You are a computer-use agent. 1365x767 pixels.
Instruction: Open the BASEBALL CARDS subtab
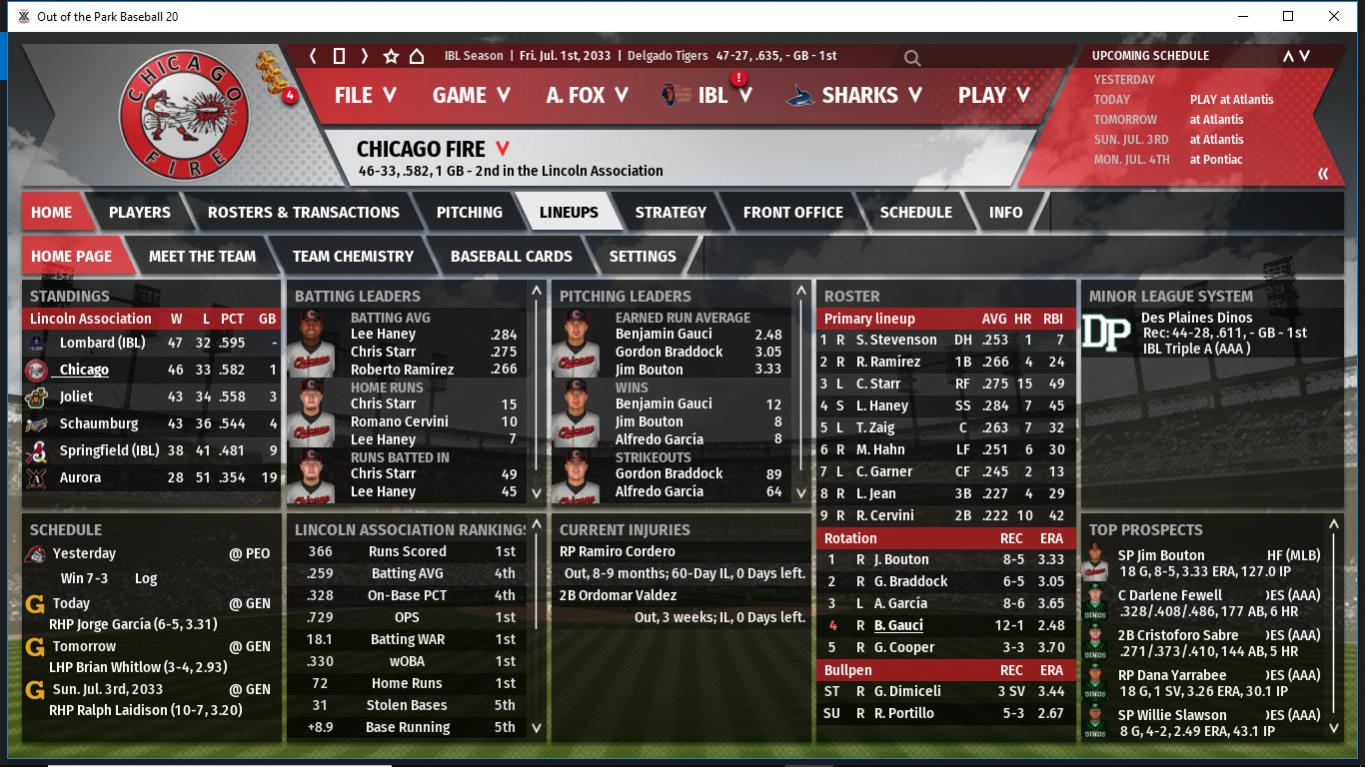pos(511,256)
